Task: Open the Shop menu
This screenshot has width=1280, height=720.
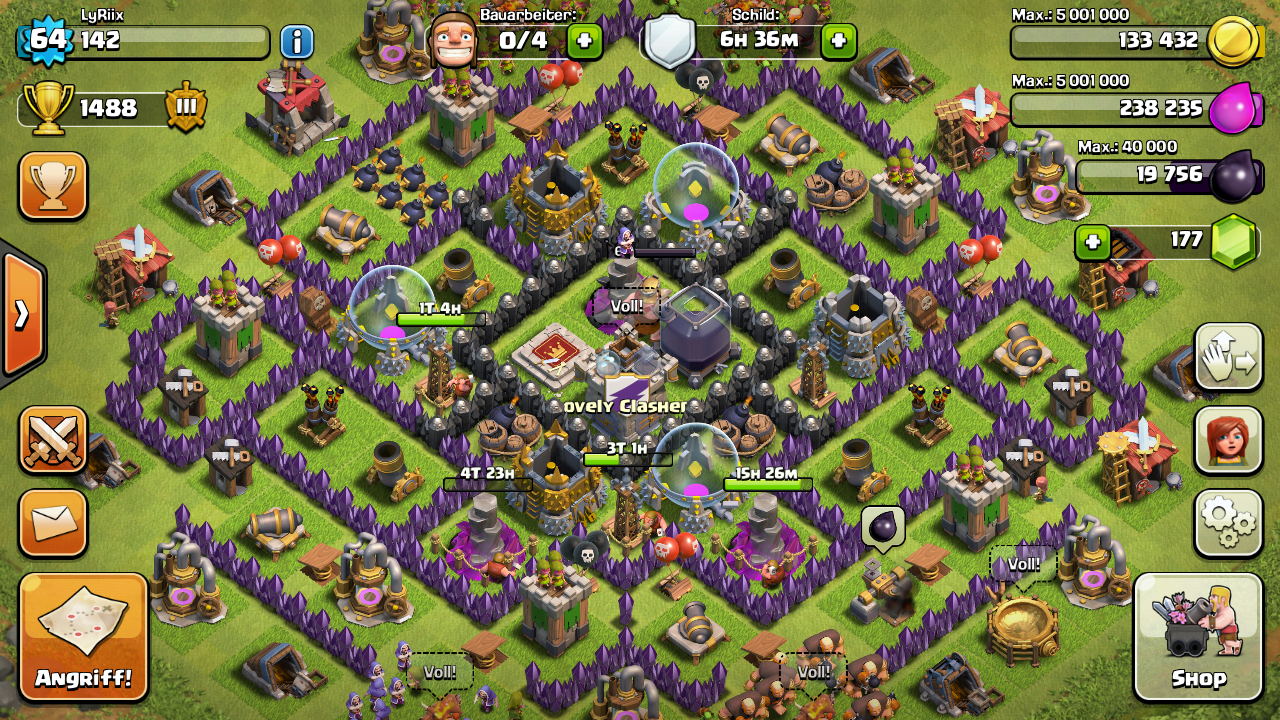Action: click(x=1198, y=636)
